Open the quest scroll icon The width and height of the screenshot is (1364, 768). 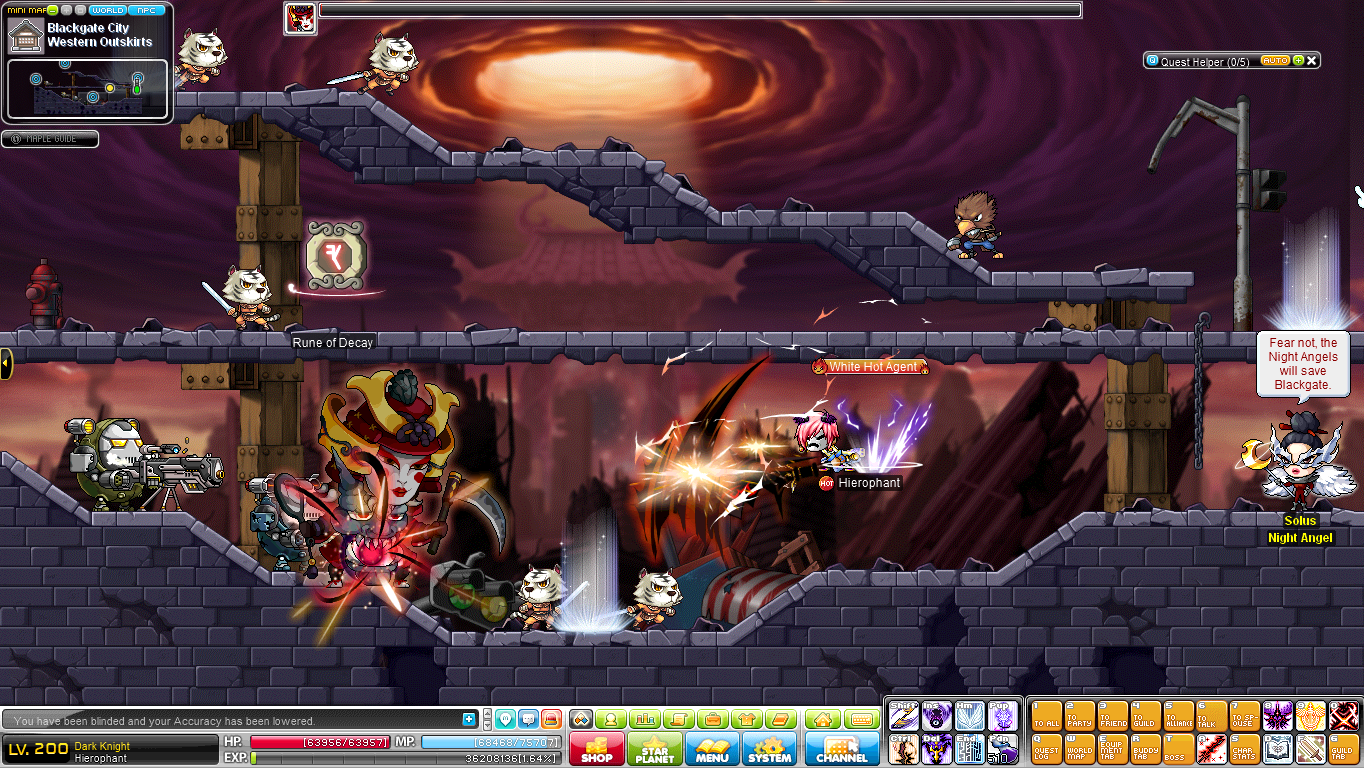point(679,718)
